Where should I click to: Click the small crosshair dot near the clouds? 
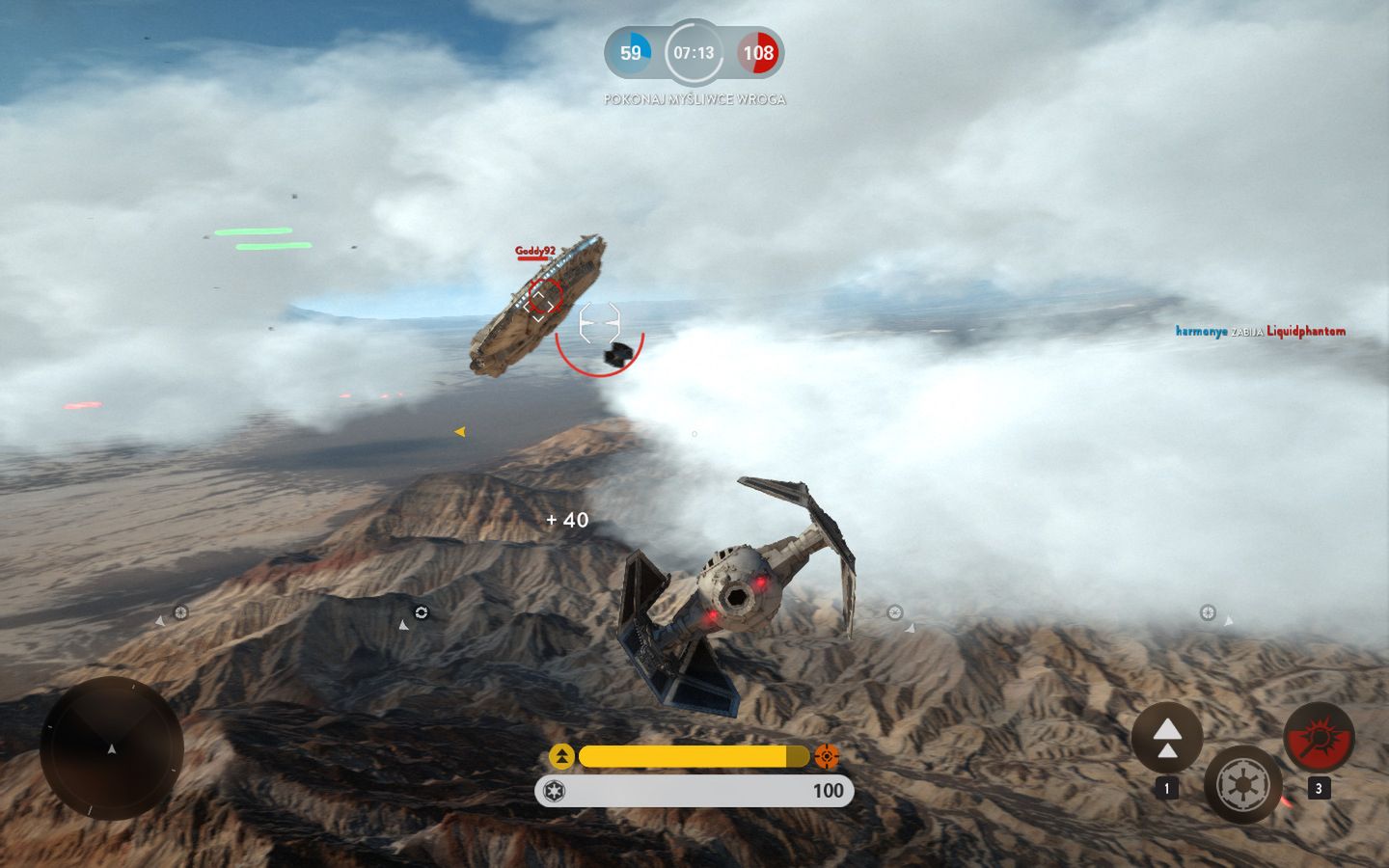pyautogui.click(x=693, y=434)
